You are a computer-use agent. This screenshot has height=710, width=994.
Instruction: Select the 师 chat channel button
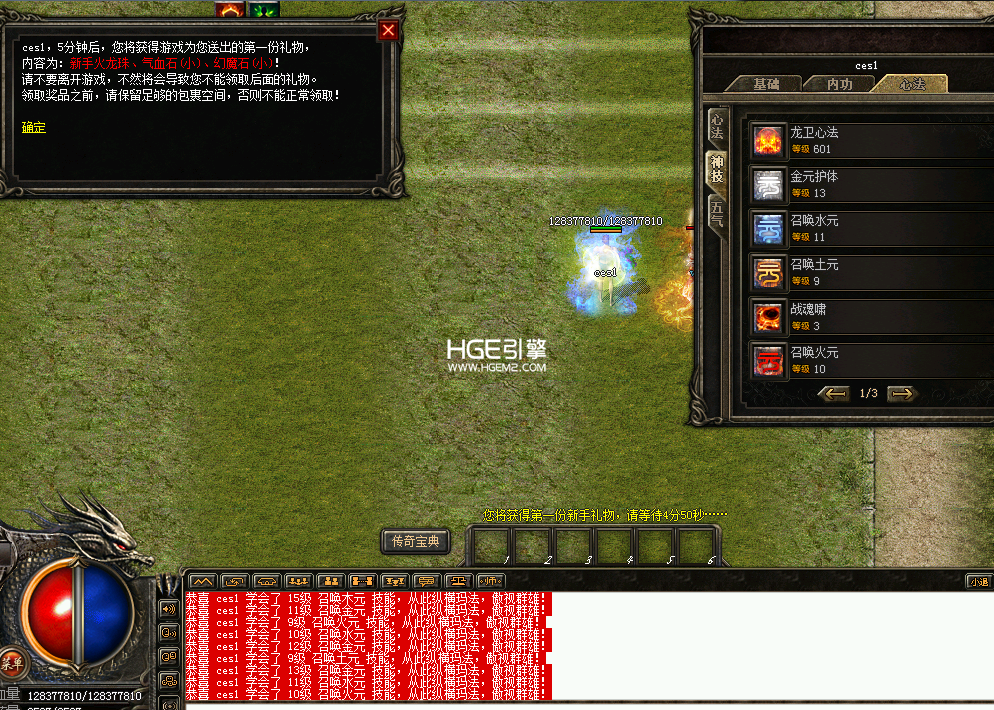pos(490,580)
